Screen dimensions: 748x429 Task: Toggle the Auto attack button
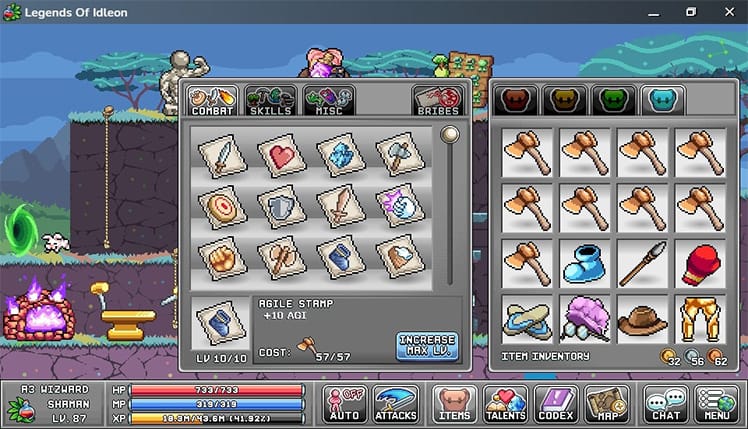tap(345, 402)
